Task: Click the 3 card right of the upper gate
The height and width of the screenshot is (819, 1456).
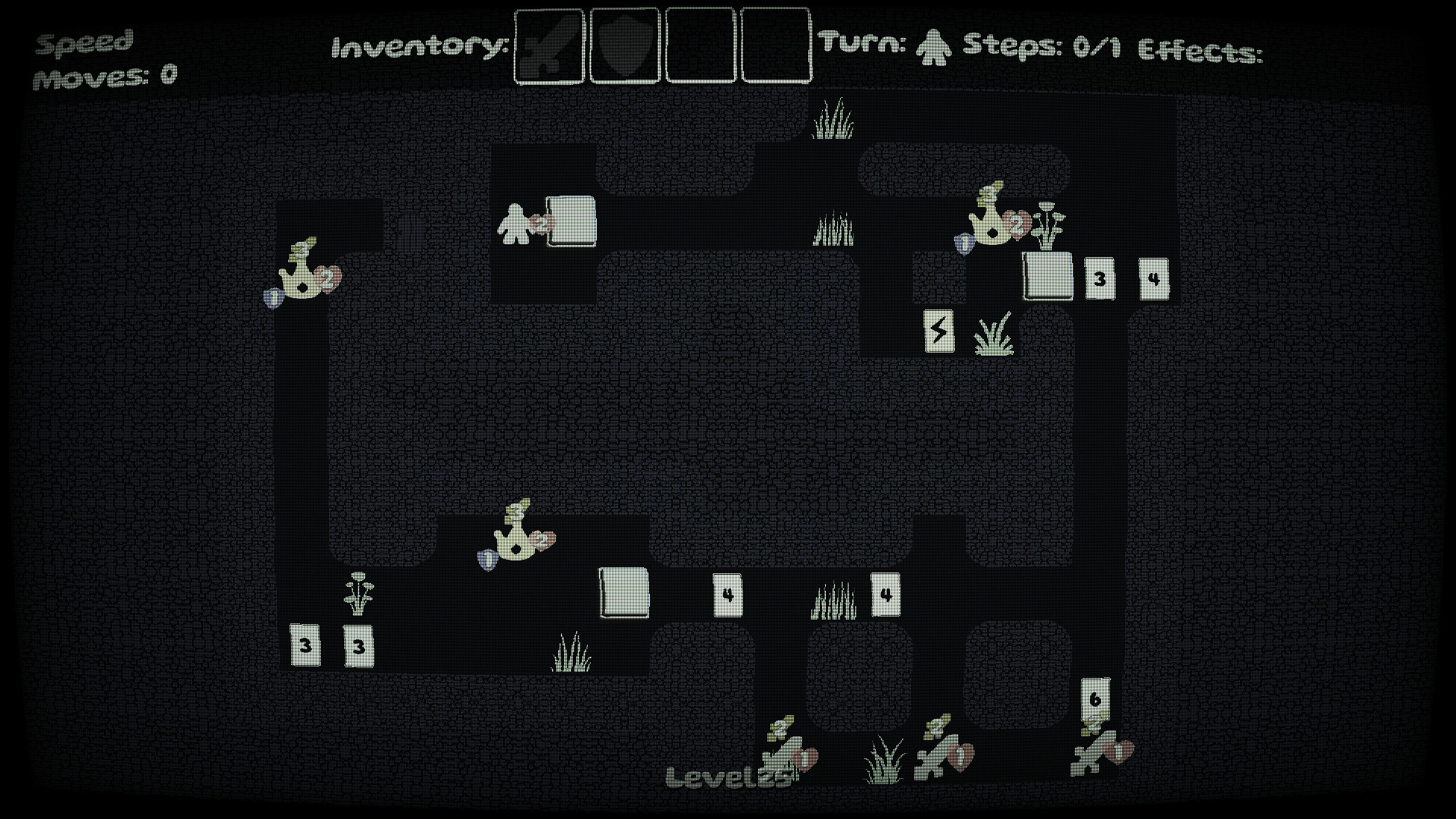Action: (1101, 279)
